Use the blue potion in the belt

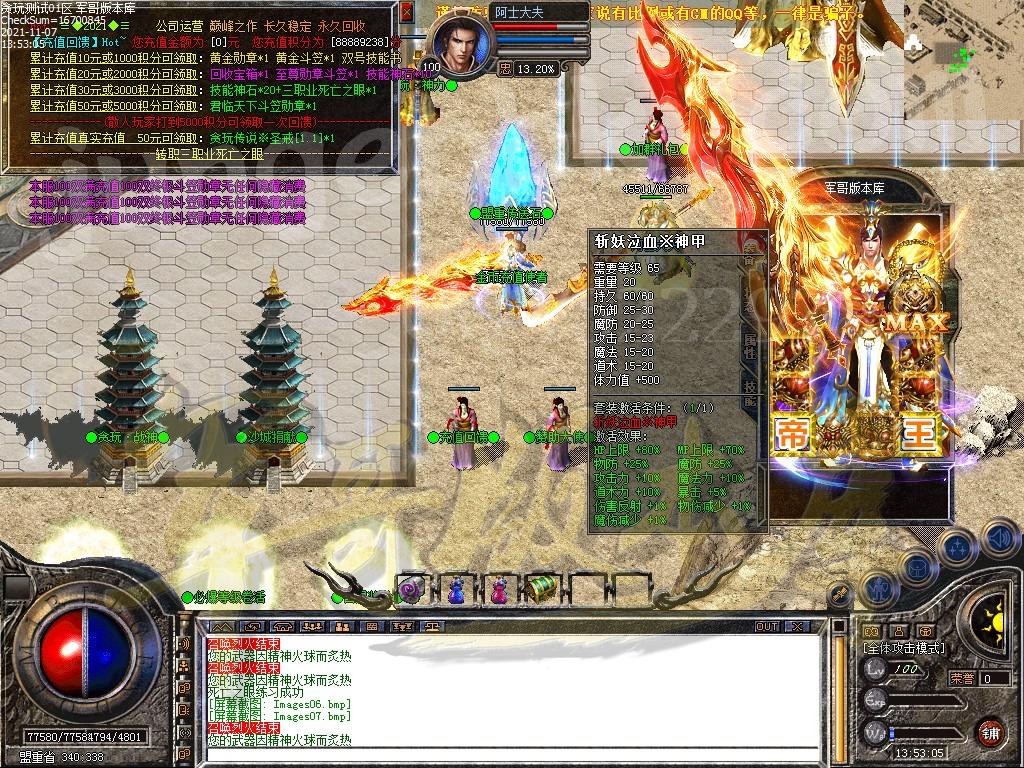click(x=456, y=590)
